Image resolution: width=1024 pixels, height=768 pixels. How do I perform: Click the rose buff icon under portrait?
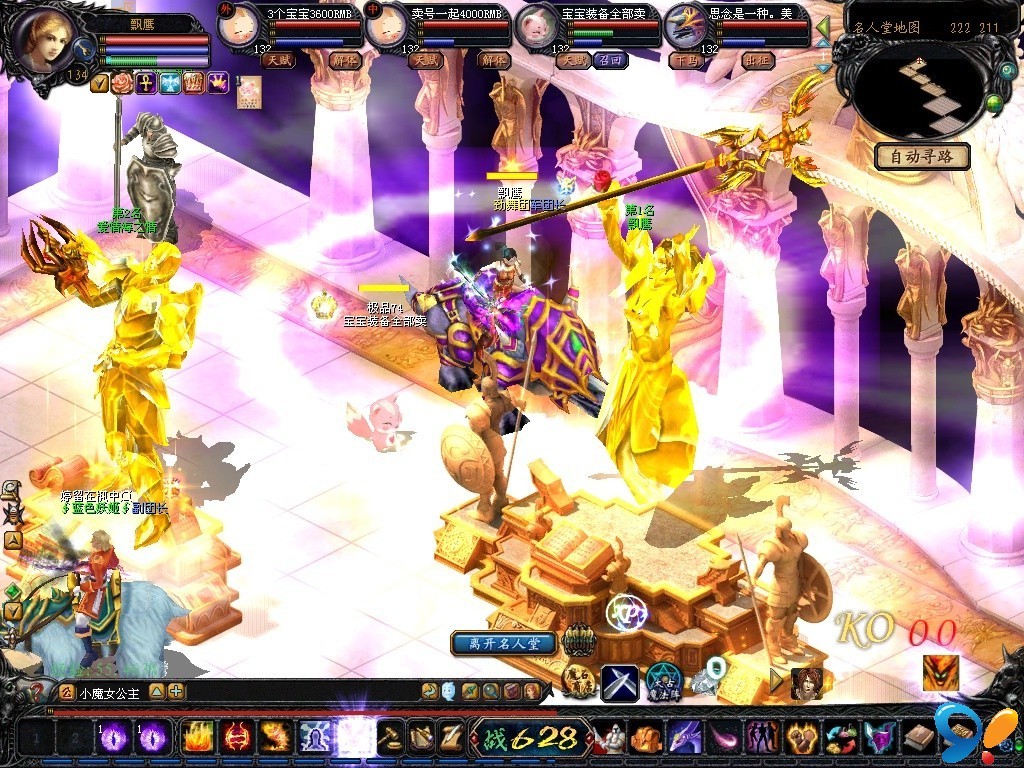tap(122, 84)
